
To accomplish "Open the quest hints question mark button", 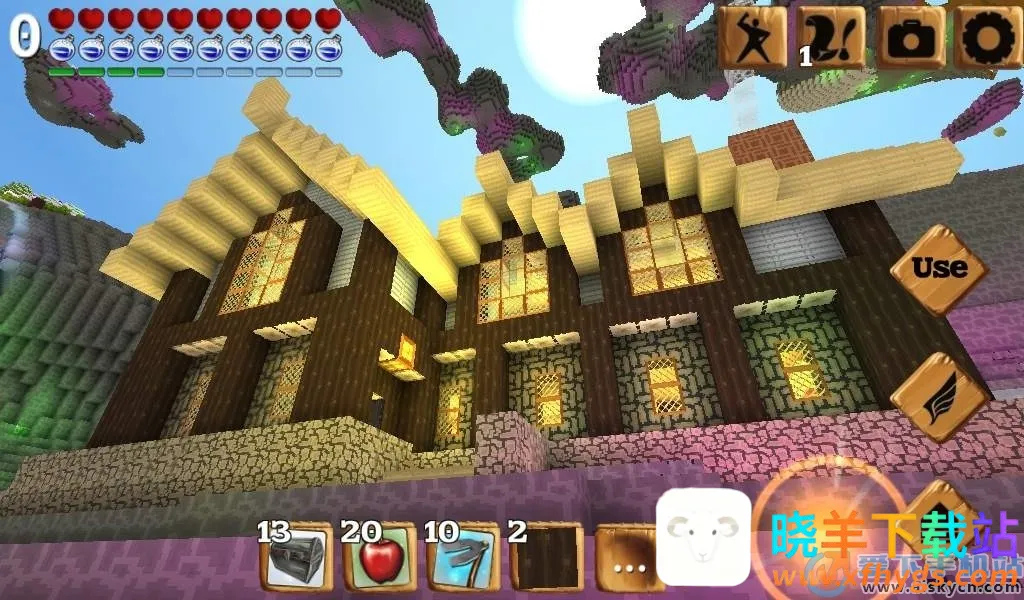I will pos(831,37).
